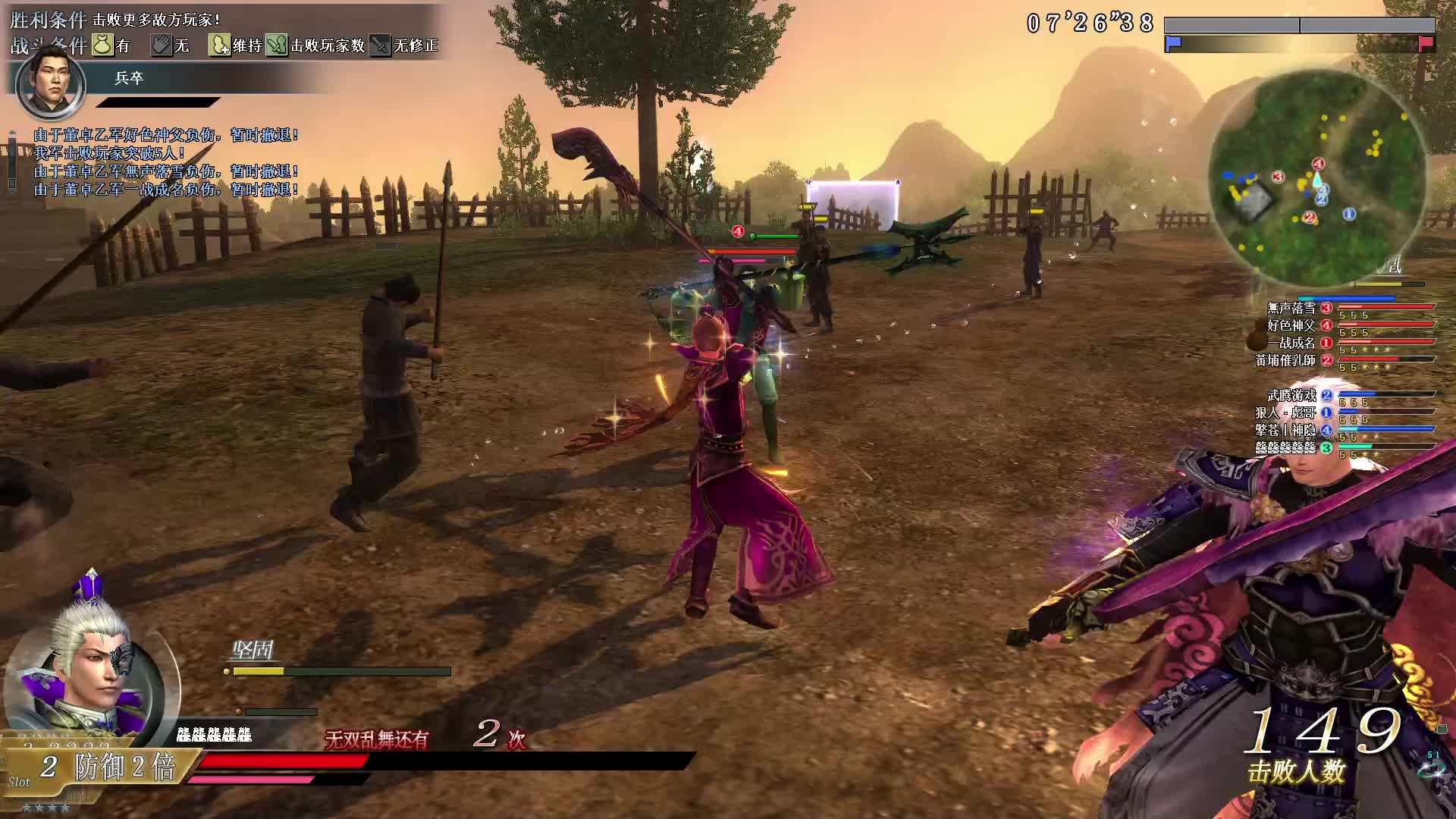Select ally 擎苍丨神隐 in the roster
Screen dimensions: 1456x819
pyautogui.click(x=1286, y=430)
